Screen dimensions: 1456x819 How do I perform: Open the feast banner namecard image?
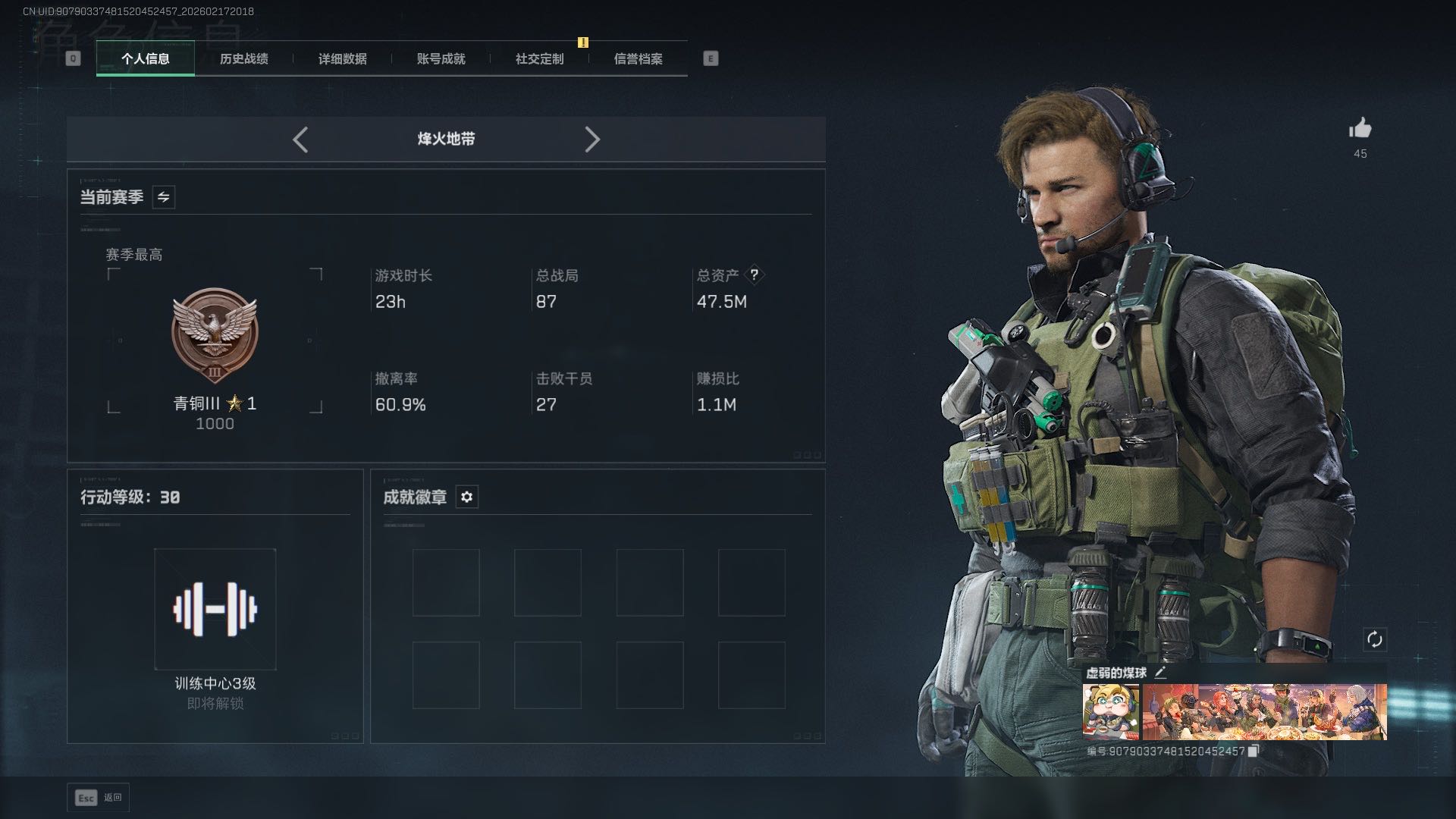pos(1264,711)
